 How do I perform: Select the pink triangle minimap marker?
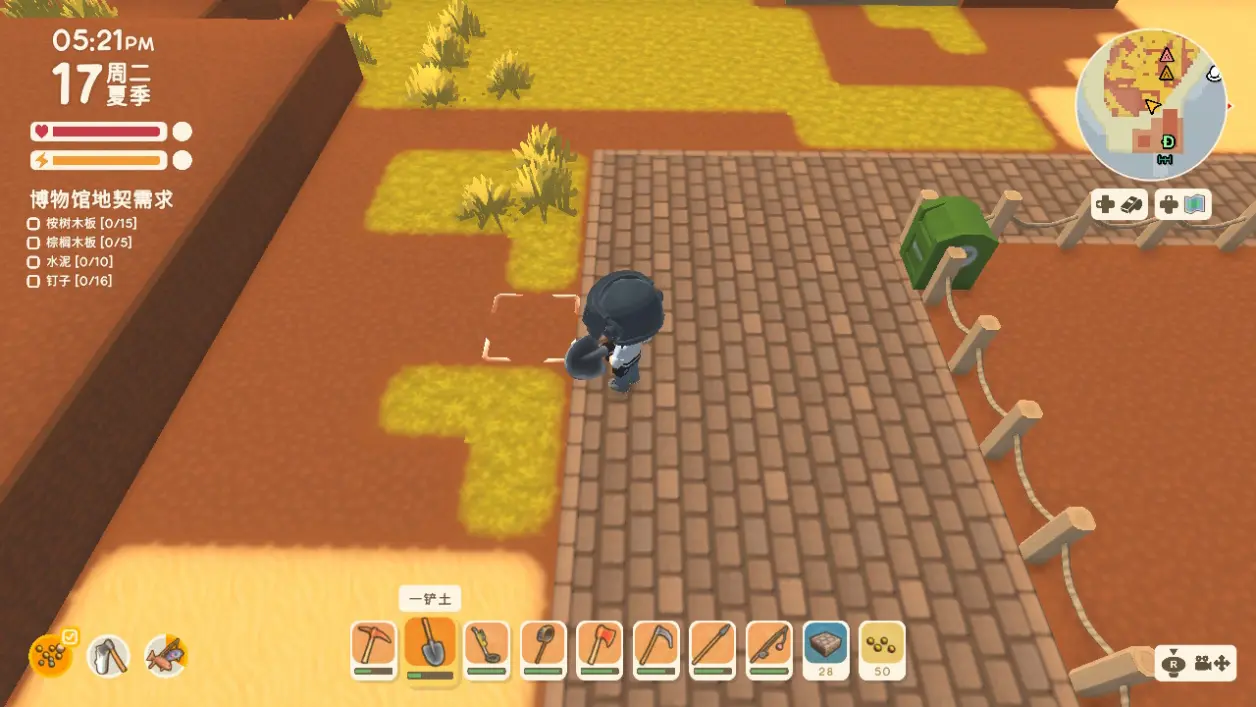pyautogui.click(x=1166, y=55)
